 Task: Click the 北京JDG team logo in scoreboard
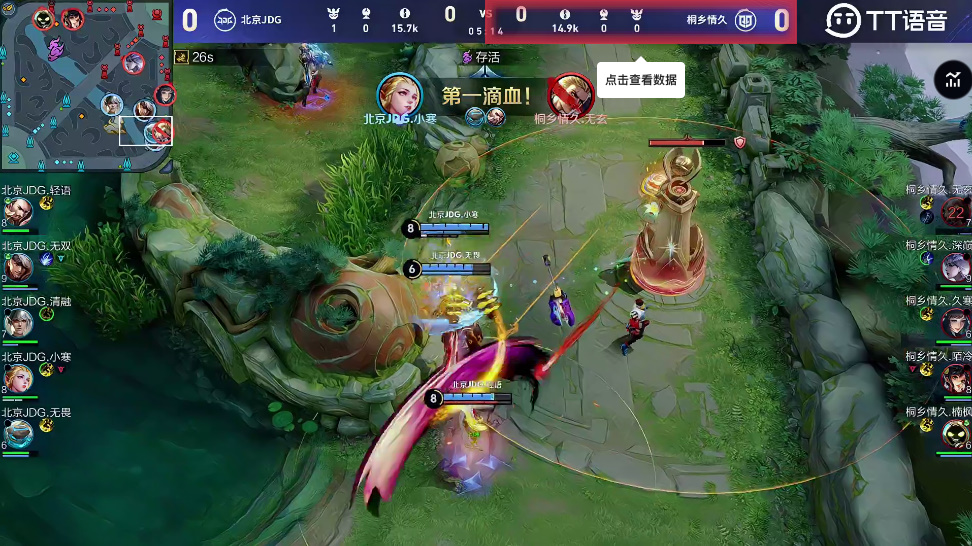225,20
